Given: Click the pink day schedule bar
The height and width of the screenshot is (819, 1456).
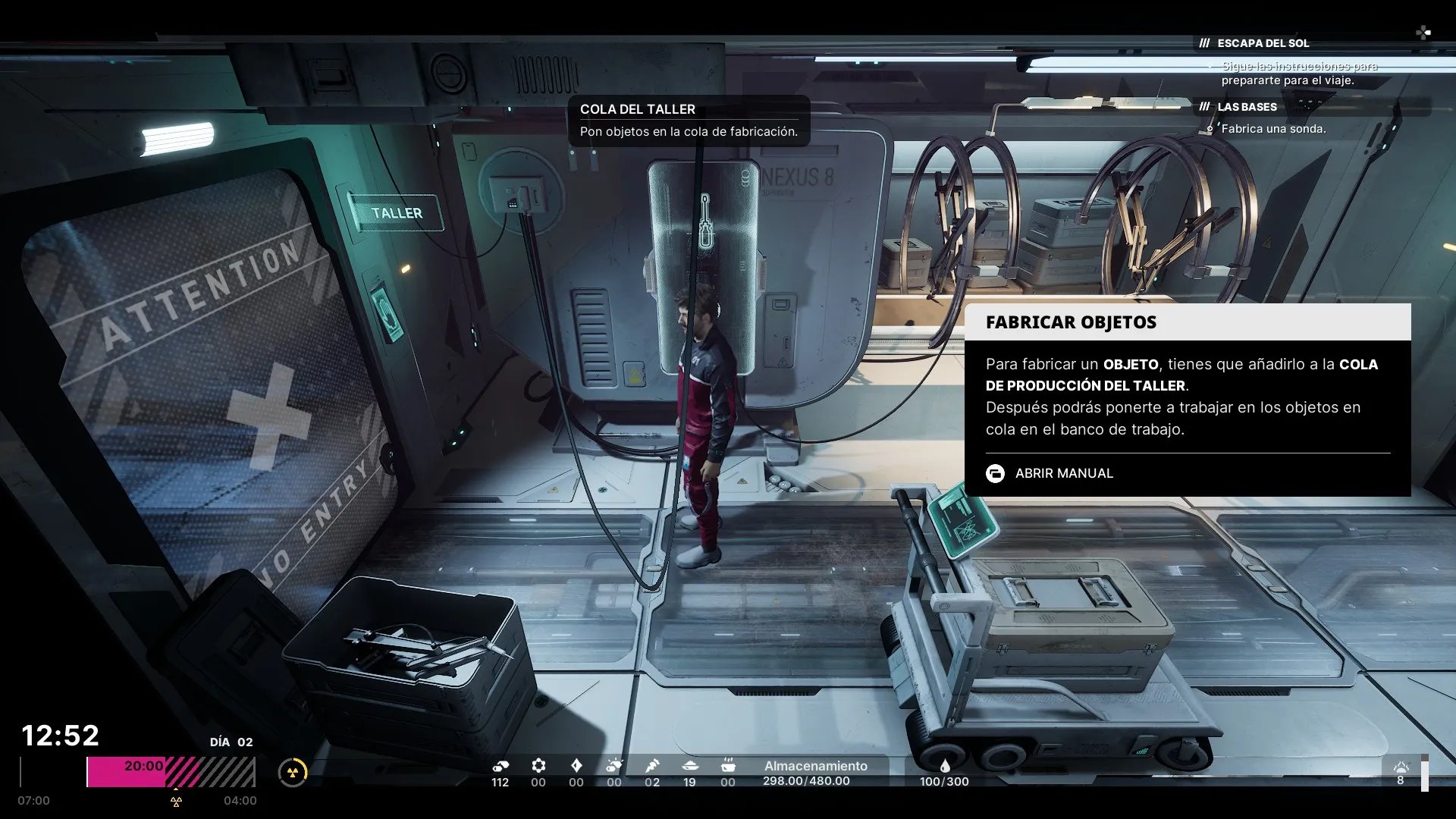Looking at the screenshot, I should [x=126, y=772].
